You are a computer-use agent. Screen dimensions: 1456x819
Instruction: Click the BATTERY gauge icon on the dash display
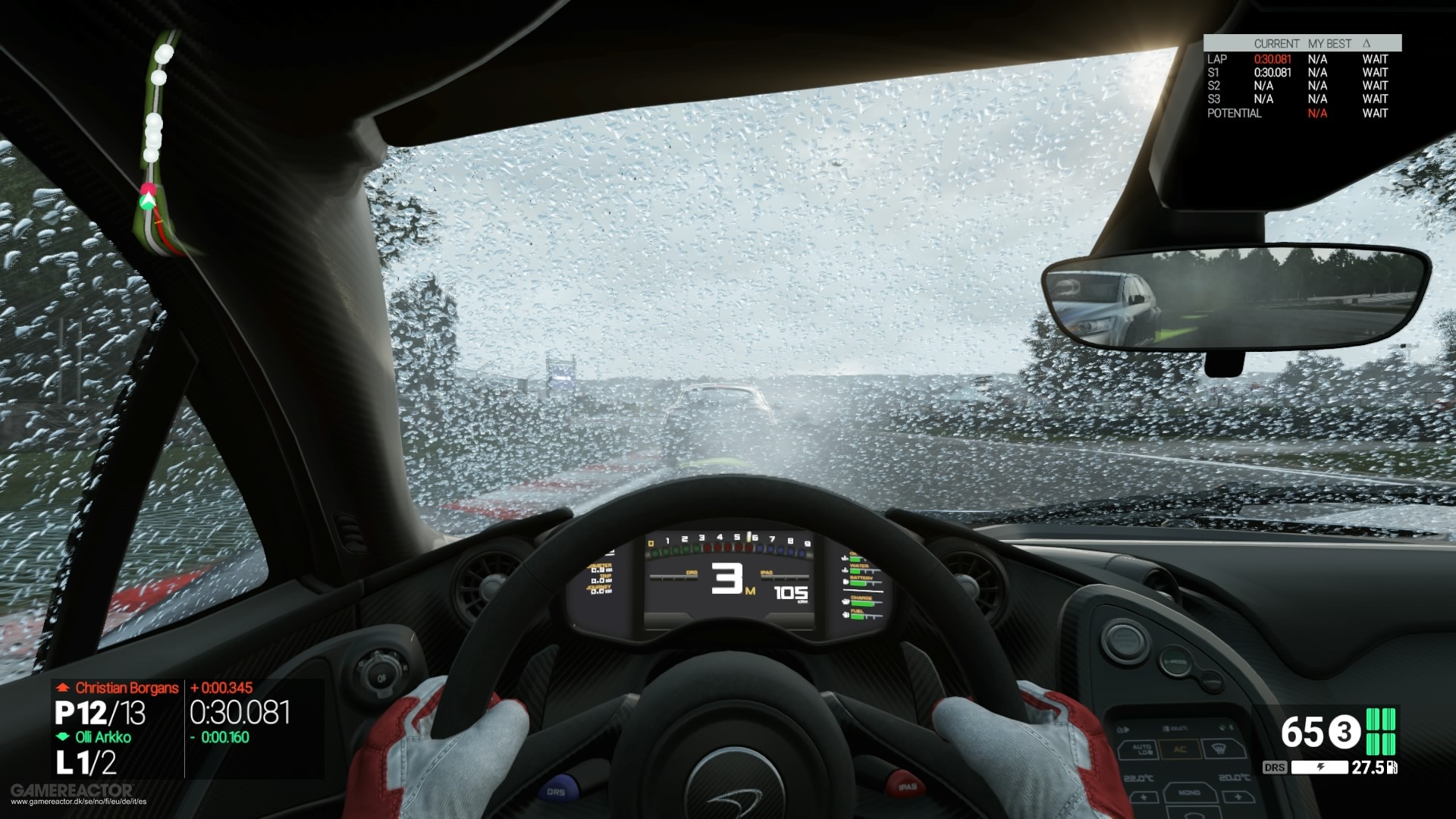coord(845,582)
